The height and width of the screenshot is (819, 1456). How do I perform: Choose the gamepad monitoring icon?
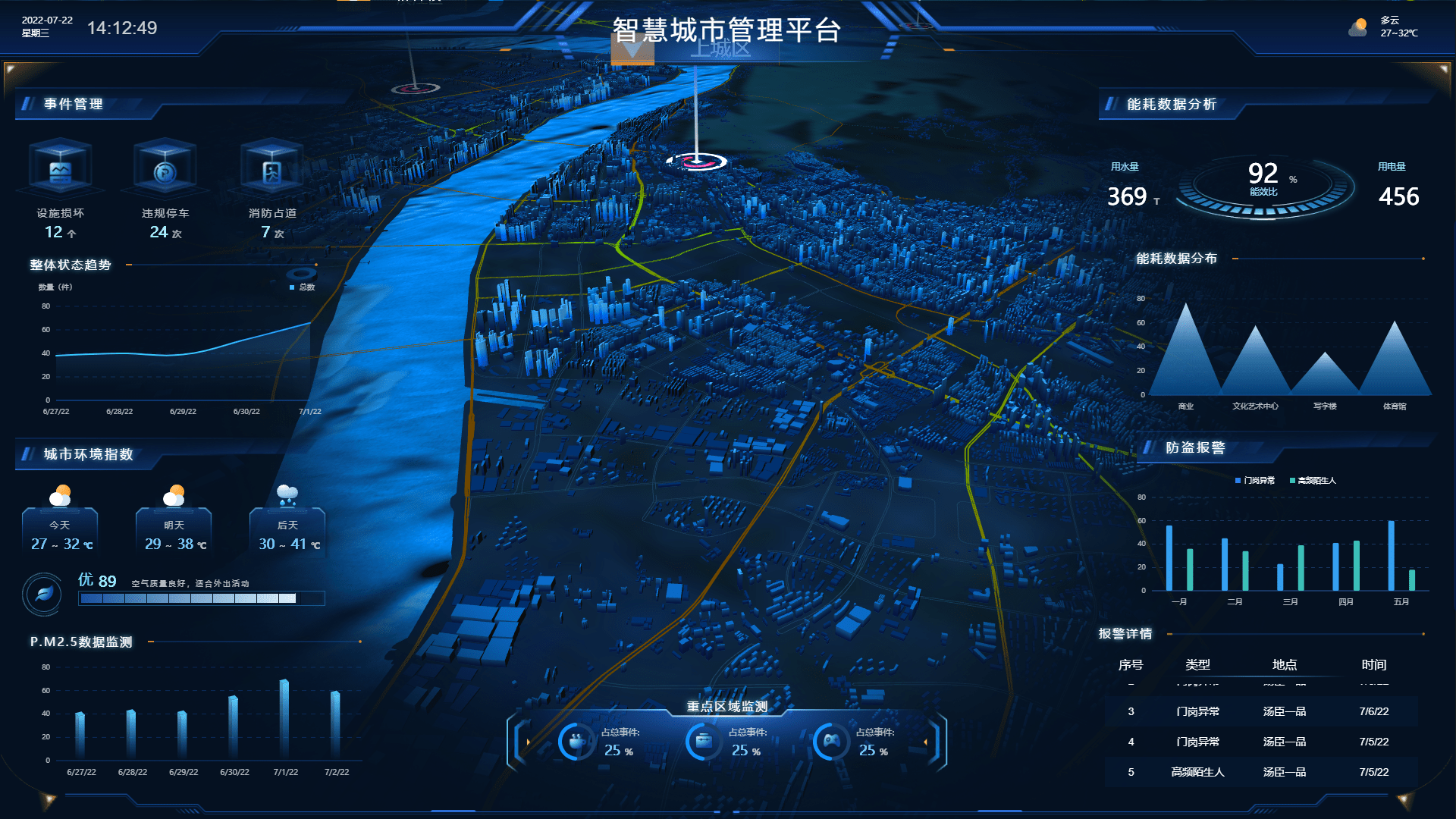tap(832, 741)
